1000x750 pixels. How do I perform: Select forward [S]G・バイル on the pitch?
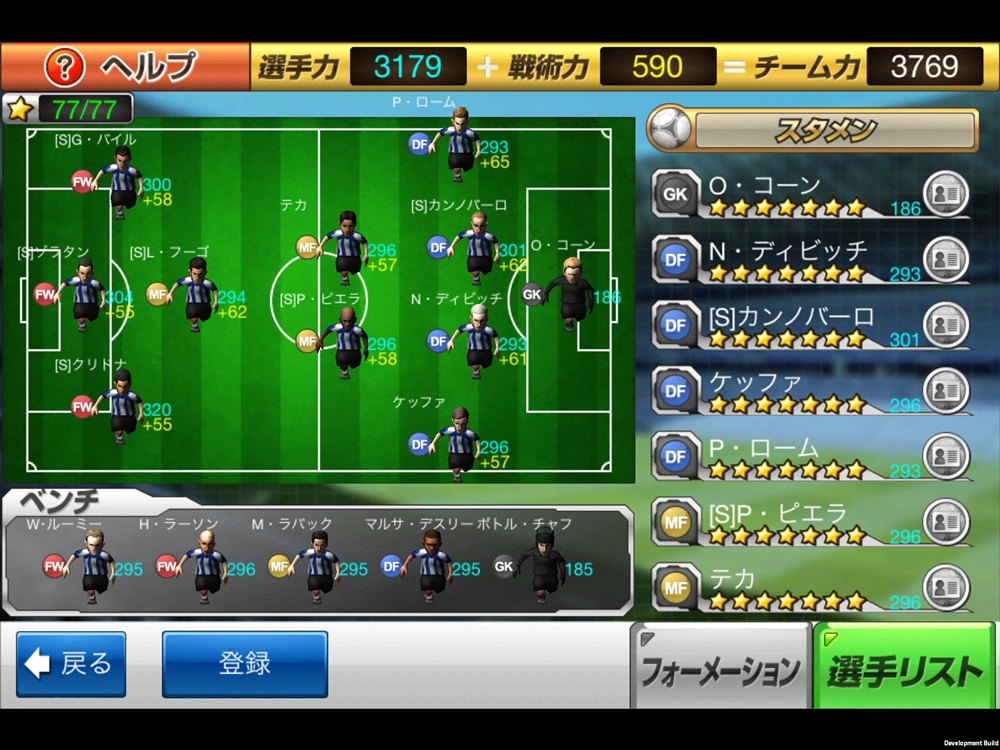click(x=123, y=181)
